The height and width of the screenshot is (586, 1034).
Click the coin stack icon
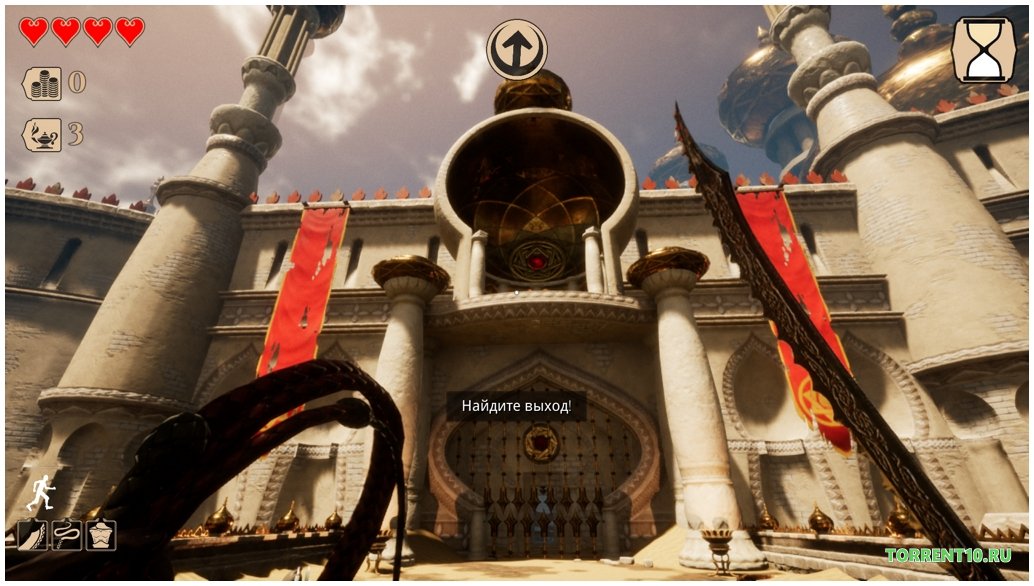42,83
